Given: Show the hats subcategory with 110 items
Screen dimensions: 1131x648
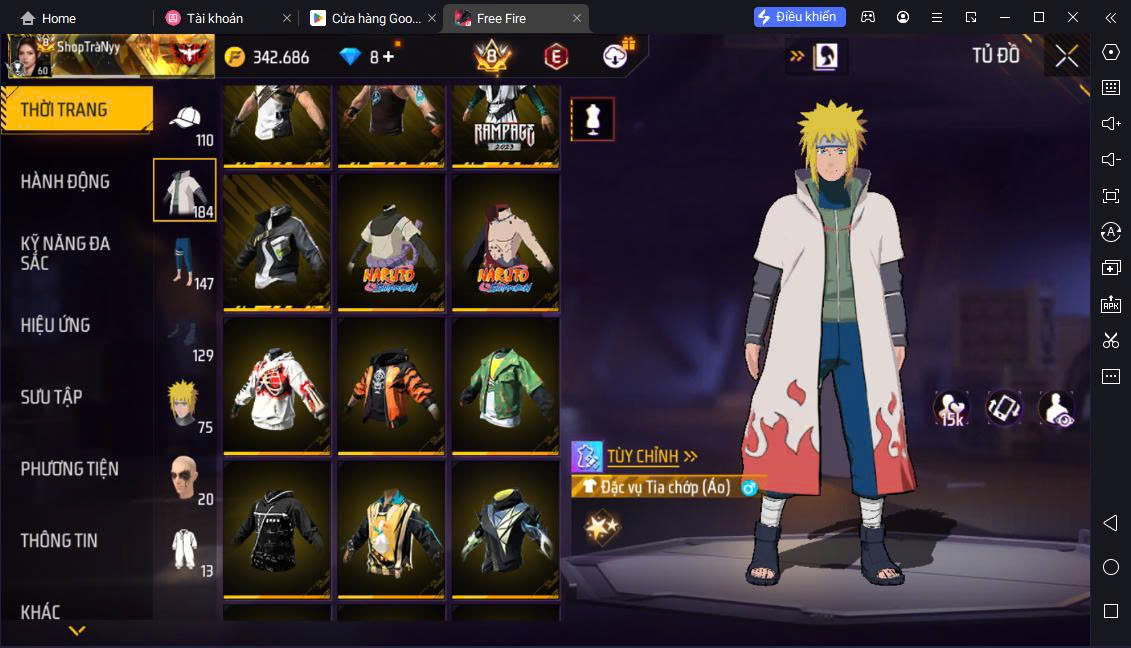Looking at the screenshot, I should click(185, 124).
